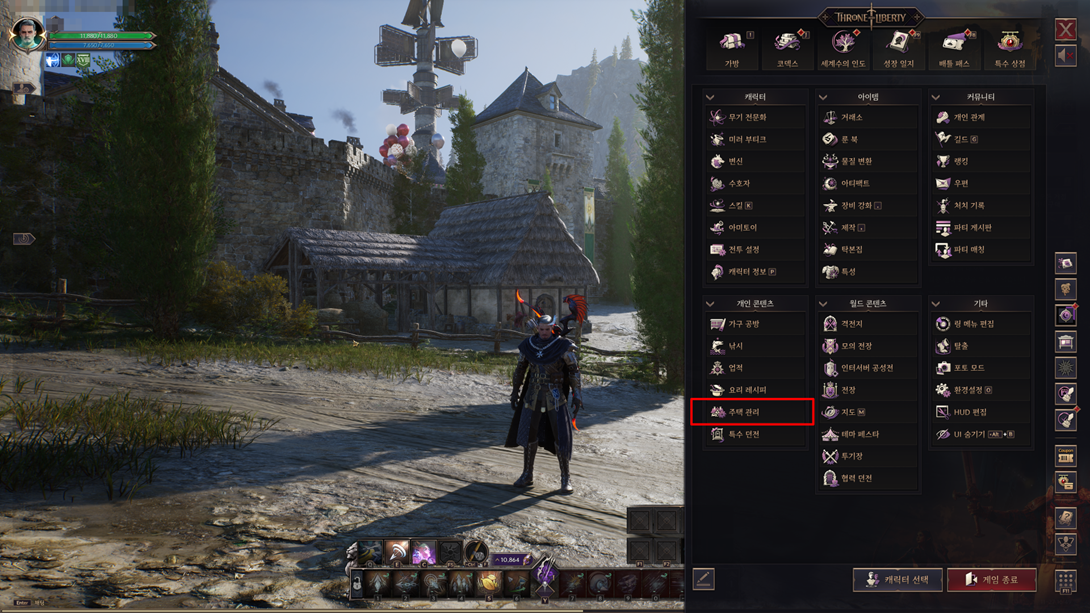
Task: Click the 캐릭터 선택 (Character Select) button
Action: pyautogui.click(x=897, y=580)
